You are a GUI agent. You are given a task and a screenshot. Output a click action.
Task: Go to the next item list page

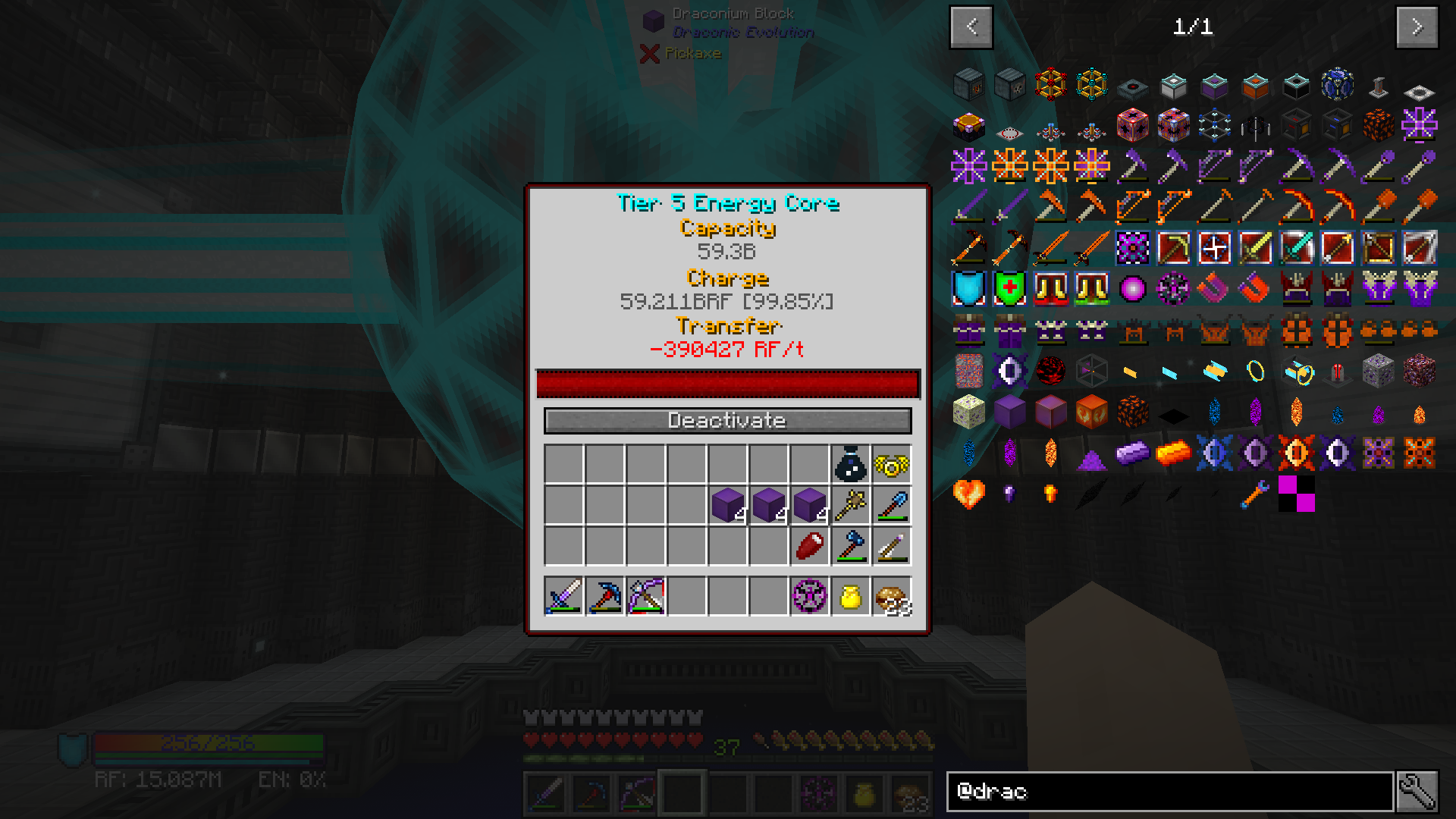pos(1417,27)
